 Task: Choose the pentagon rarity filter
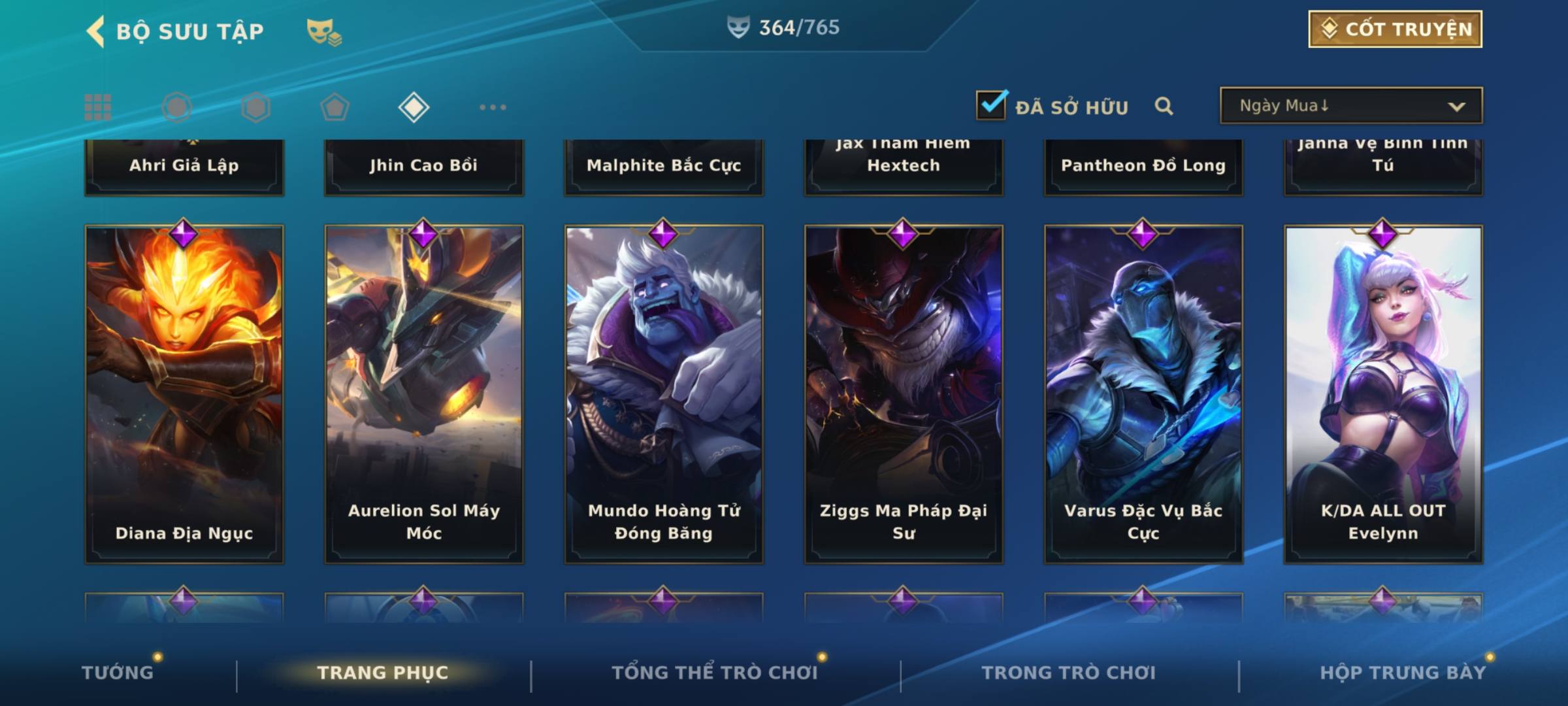[x=335, y=107]
